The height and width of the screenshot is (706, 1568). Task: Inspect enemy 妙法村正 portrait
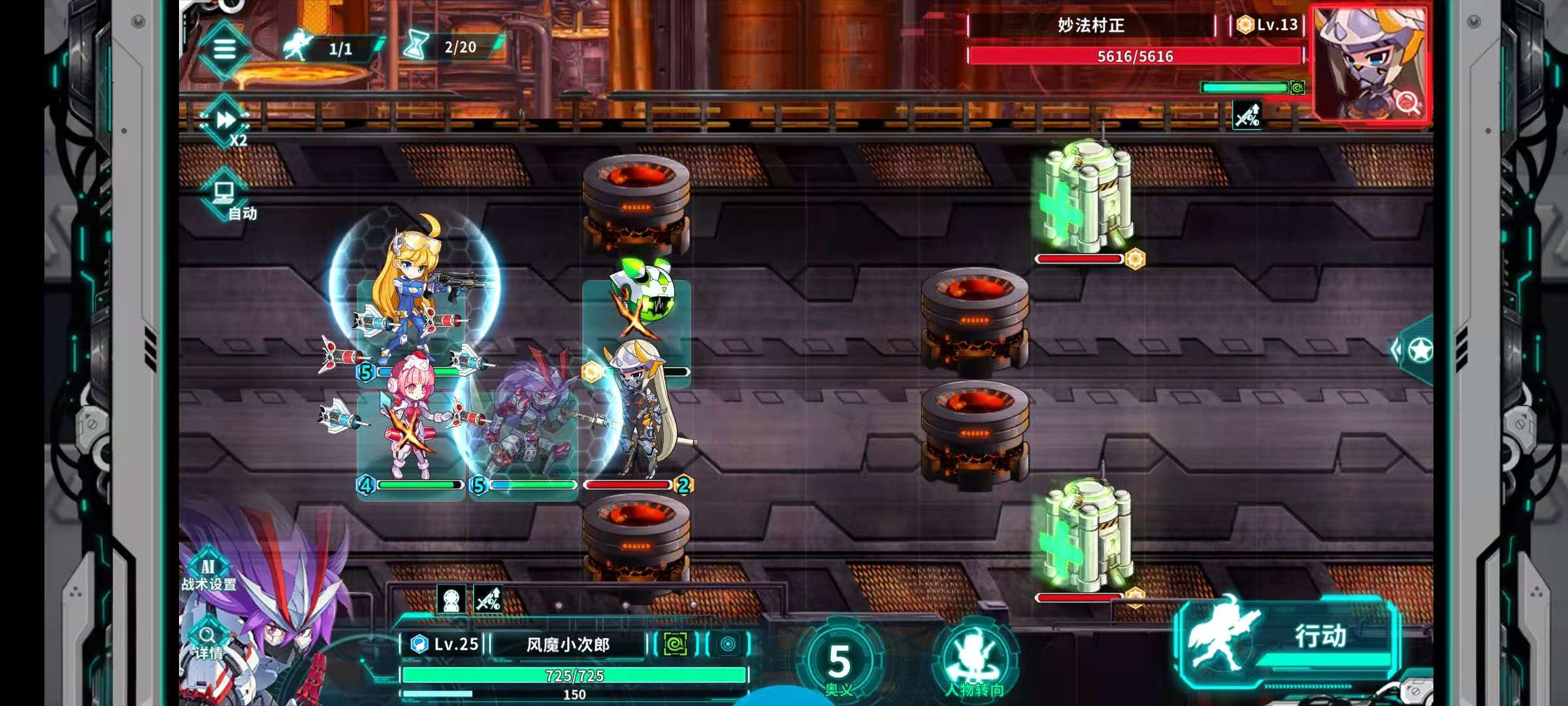tap(1370, 64)
